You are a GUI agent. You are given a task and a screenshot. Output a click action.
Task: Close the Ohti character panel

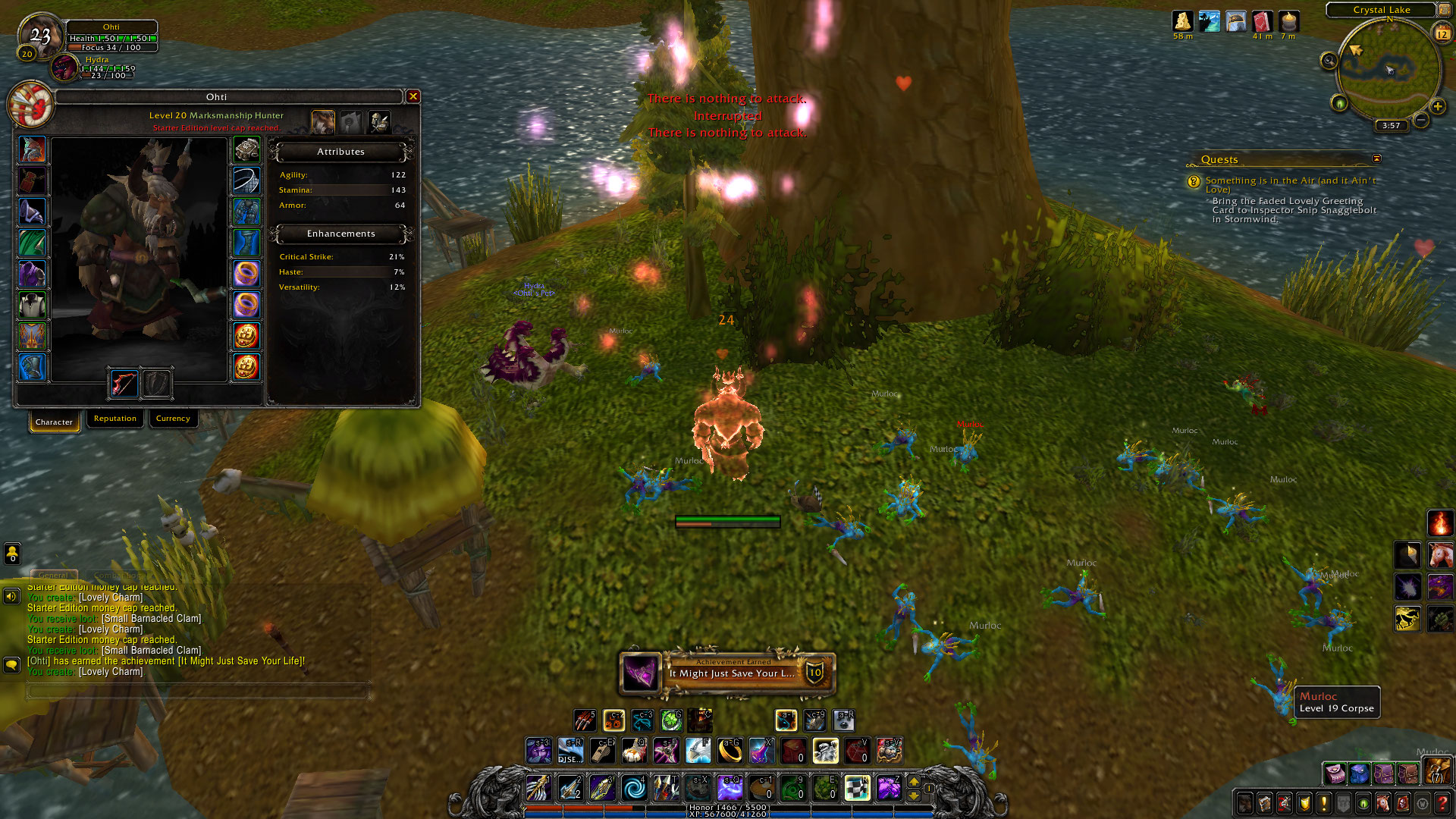pyautogui.click(x=413, y=96)
